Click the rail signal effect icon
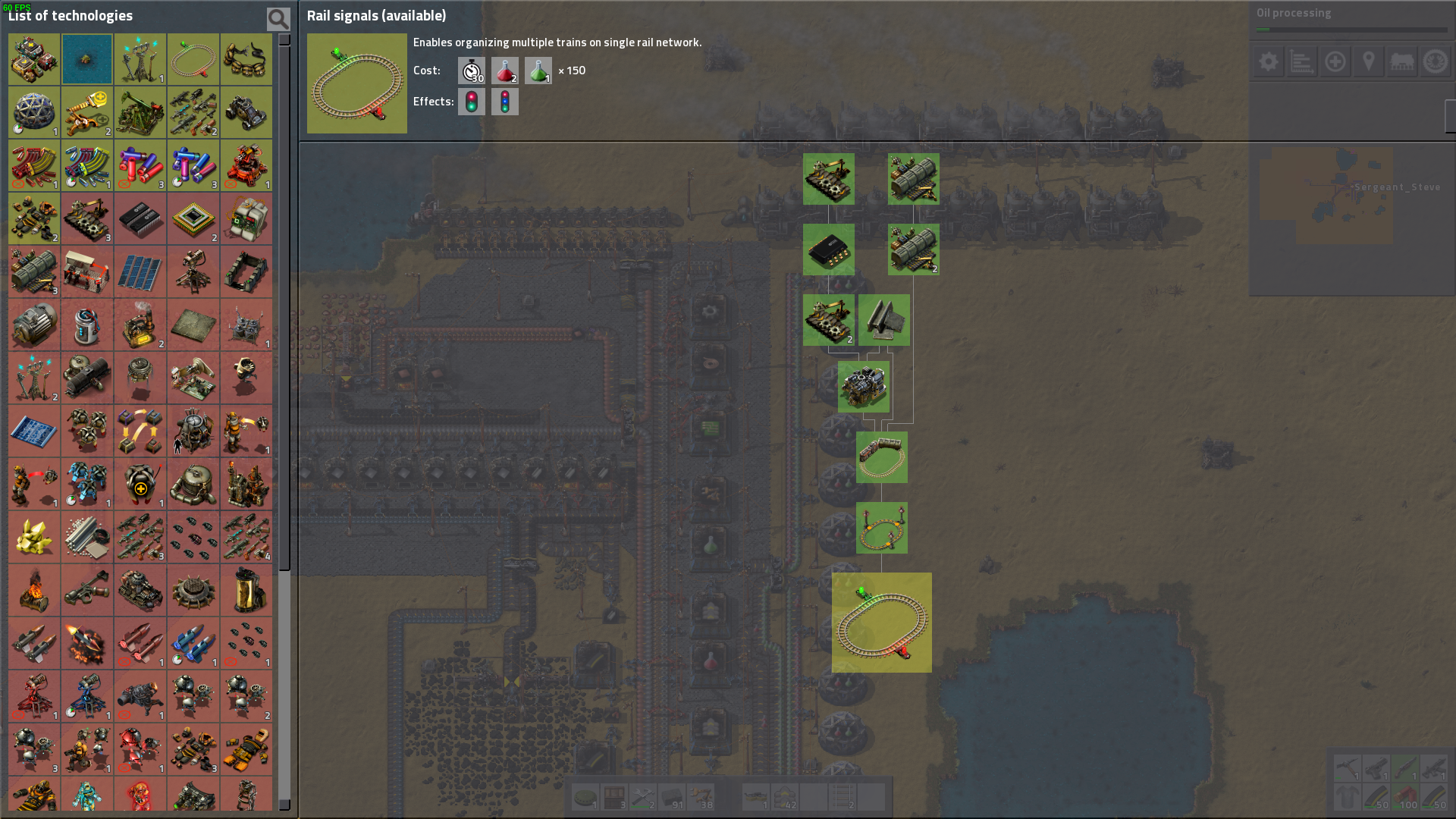The height and width of the screenshot is (819, 1456). [x=472, y=102]
